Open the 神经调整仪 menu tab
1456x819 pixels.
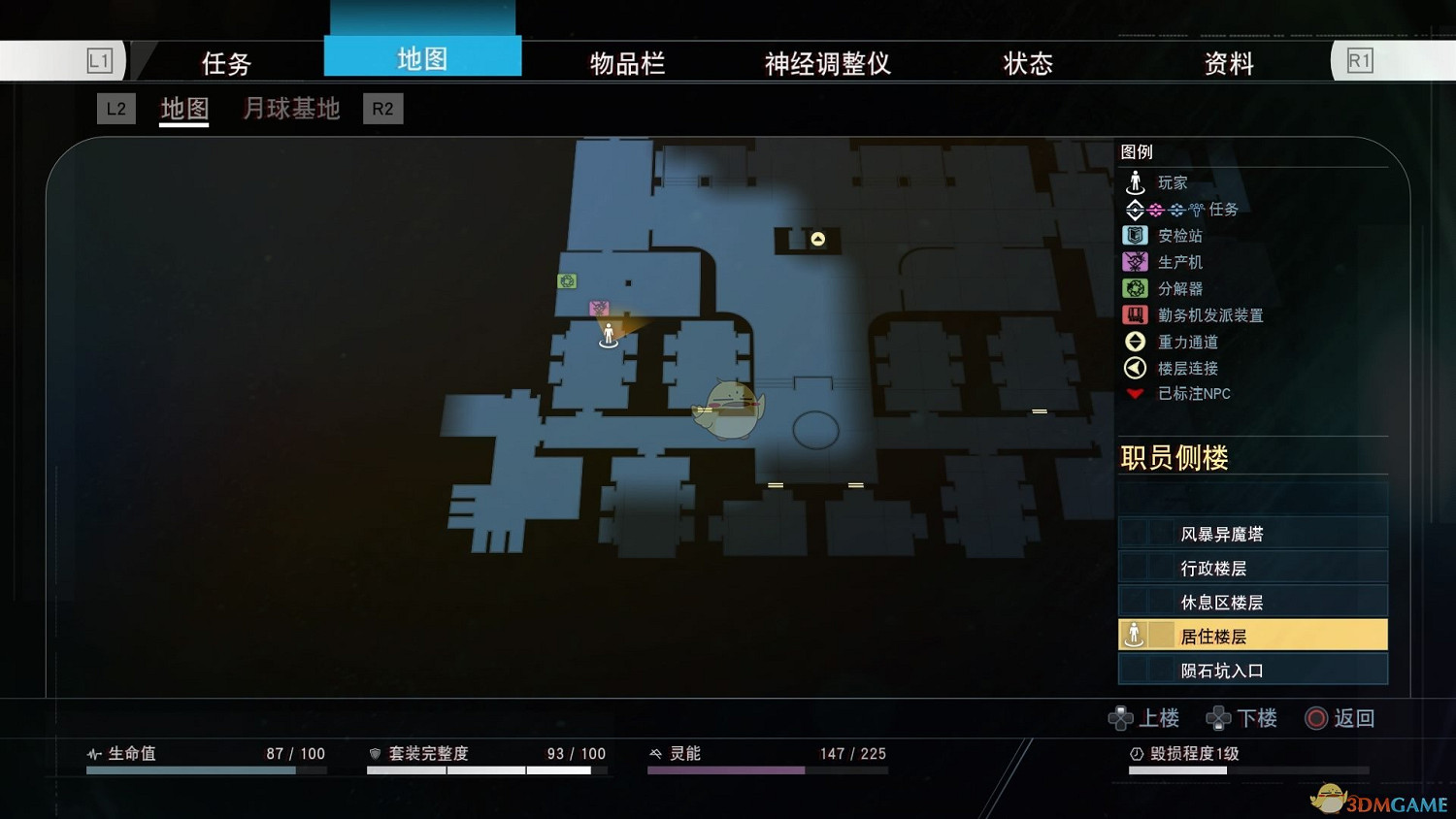coord(826,62)
